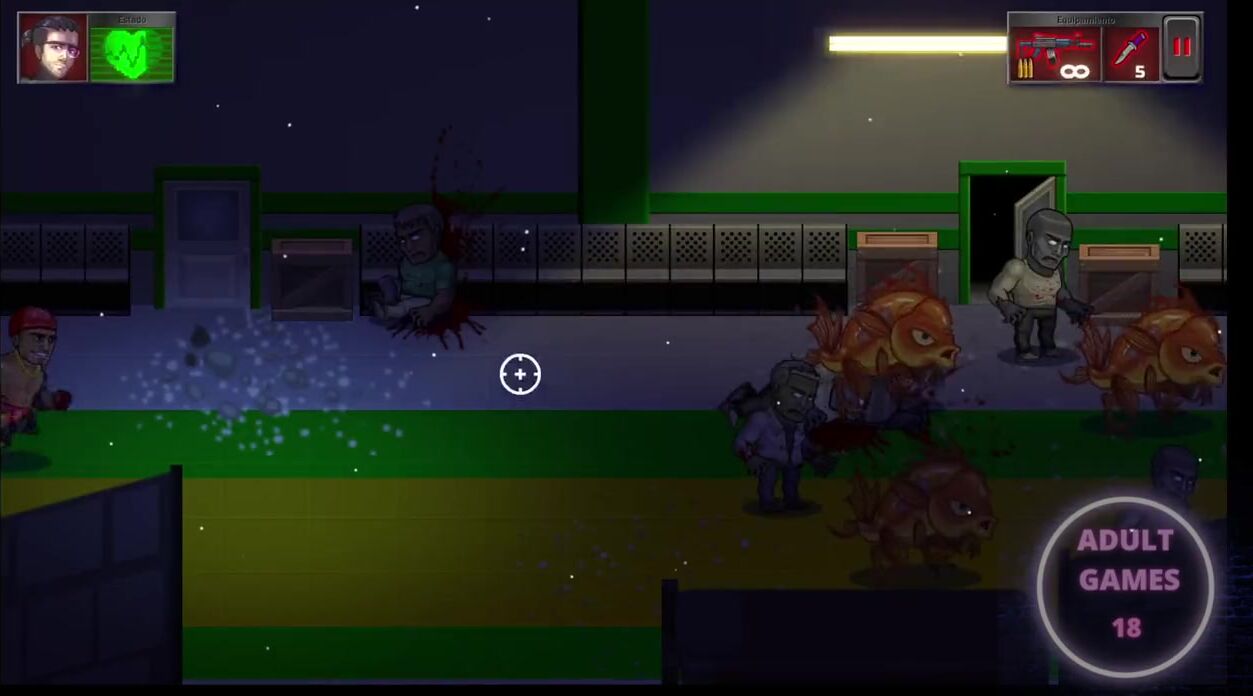This screenshot has height=696, width=1253.
Task: Choose the throwing knife equipment slot
Action: point(1132,54)
